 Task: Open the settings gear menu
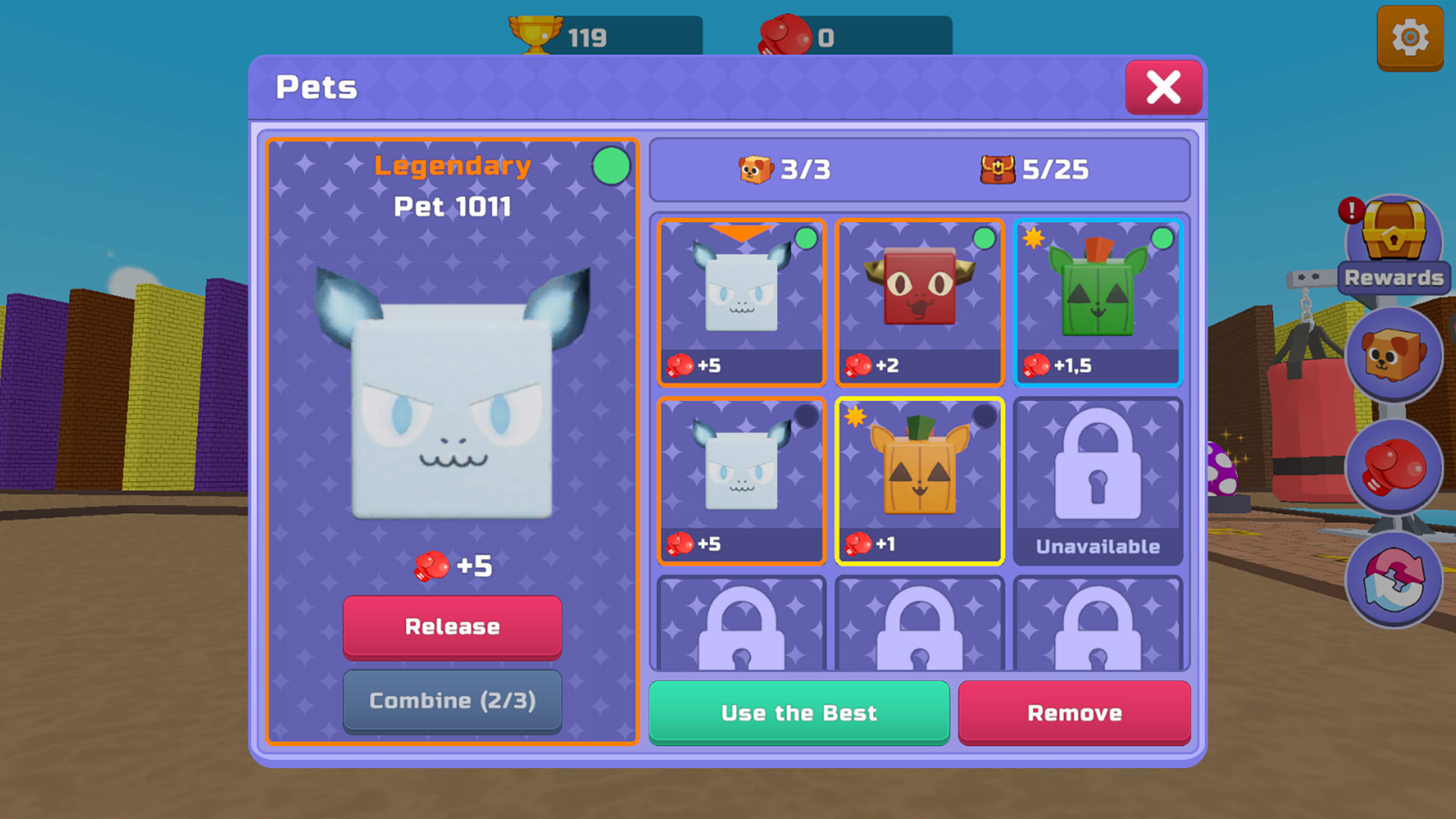tap(1409, 36)
